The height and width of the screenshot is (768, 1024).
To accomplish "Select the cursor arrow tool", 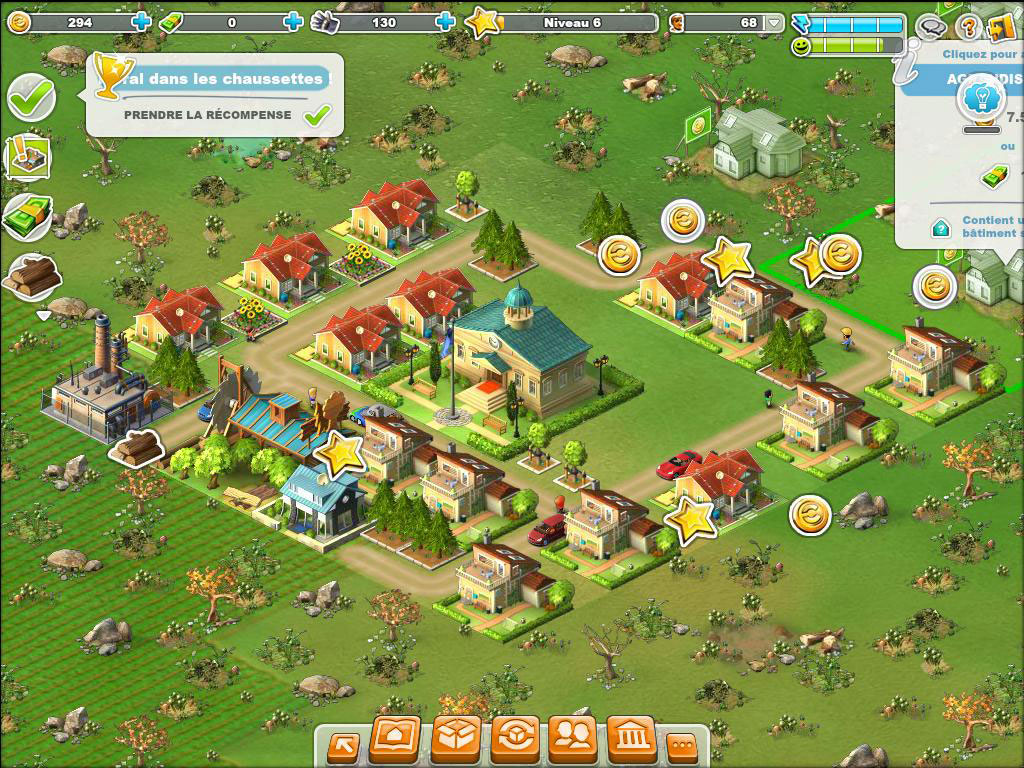I will coord(343,745).
